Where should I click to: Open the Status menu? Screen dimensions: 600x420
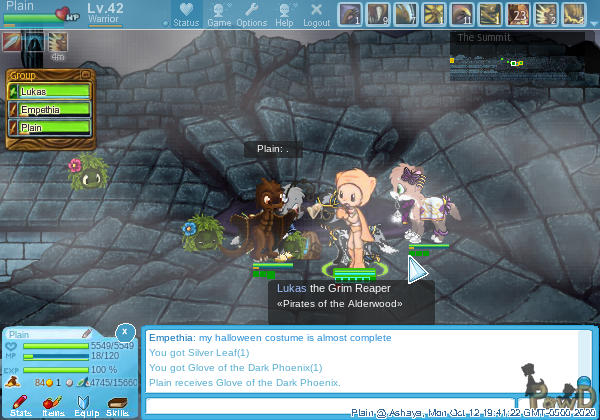click(186, 14)
